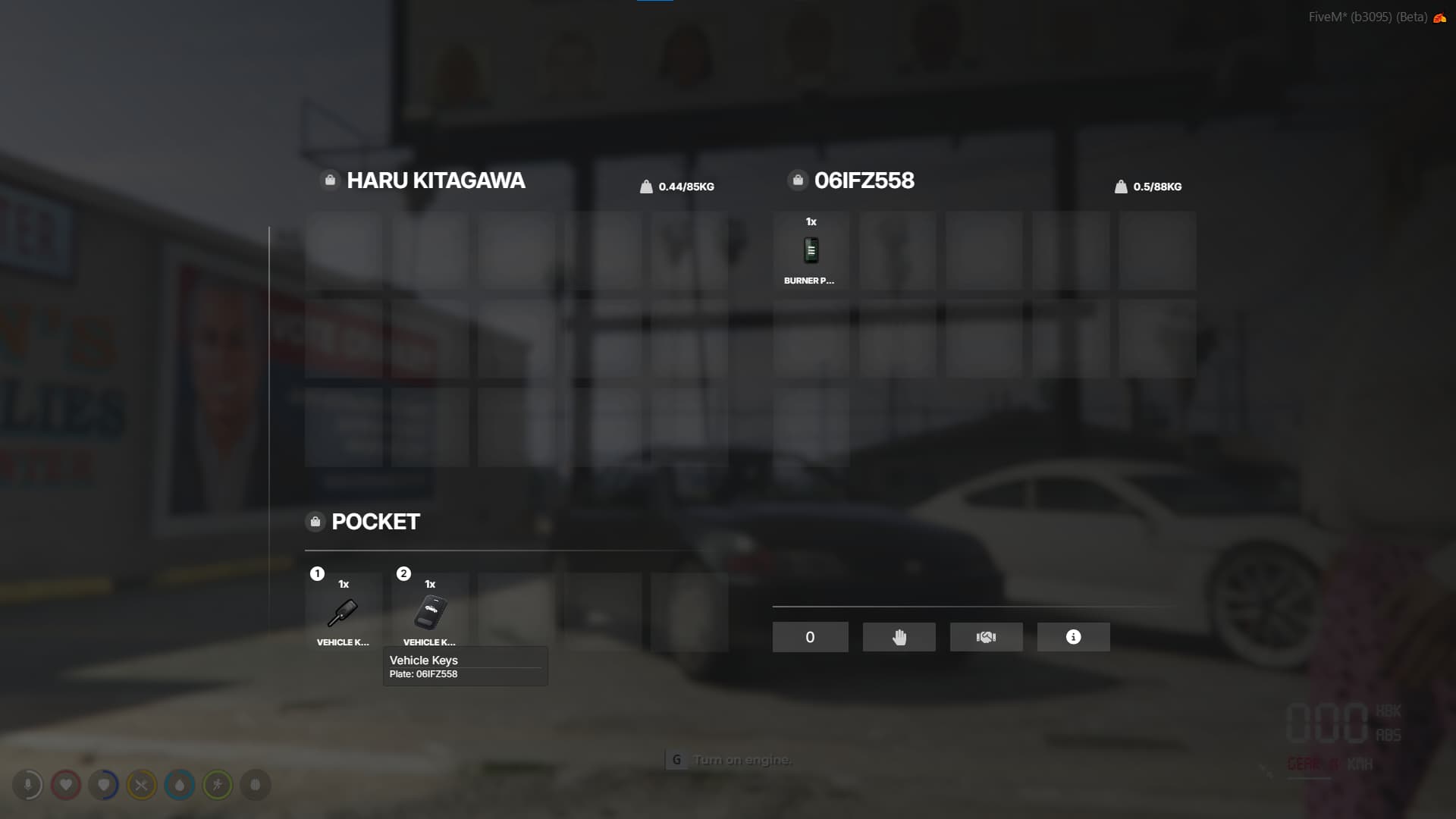Click the amount field showing 0
The height and width of the screenshot is (819, 1456).
(810, 637)
